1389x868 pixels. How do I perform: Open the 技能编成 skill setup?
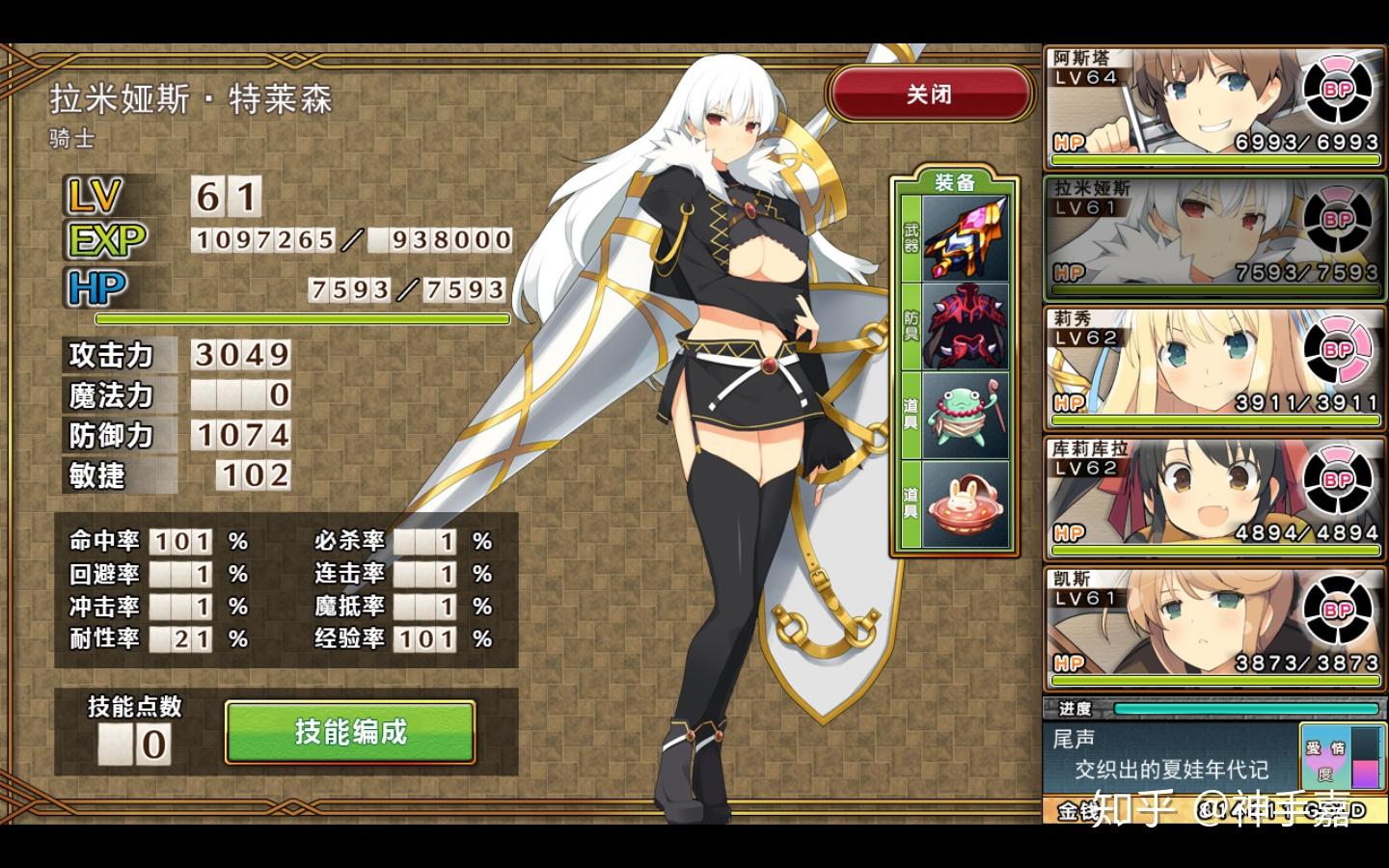[x=350, y=732]
